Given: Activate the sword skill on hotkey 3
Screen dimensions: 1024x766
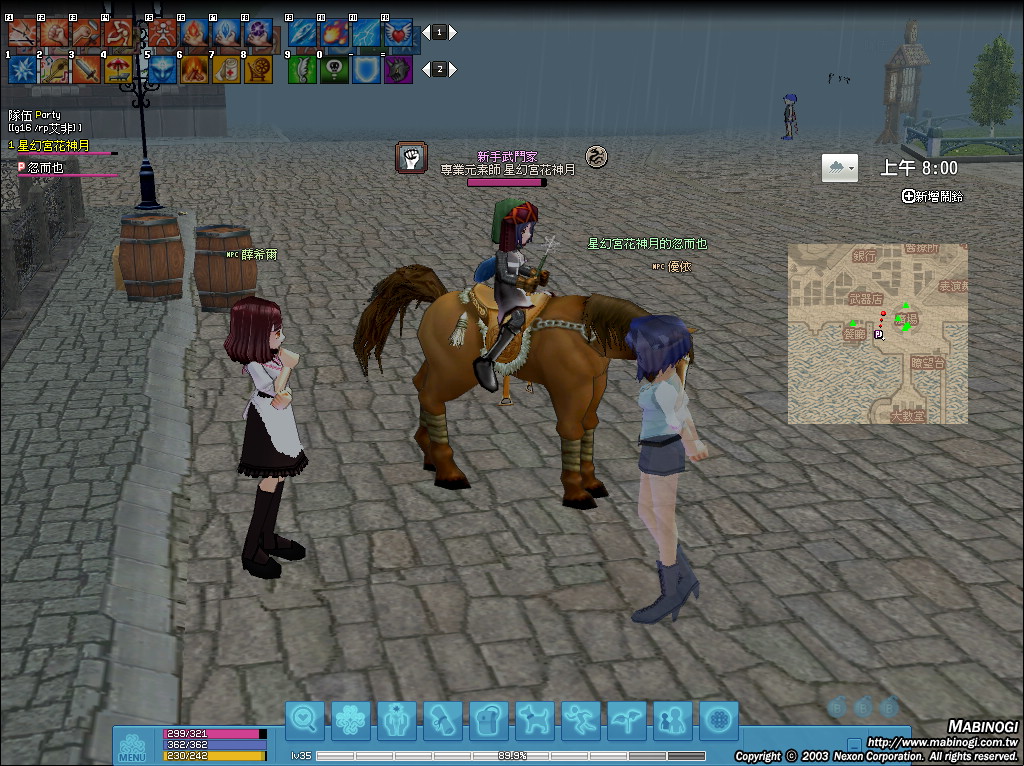Looking at the screenshot, I should pyautogui.click(x=86, y=69).
